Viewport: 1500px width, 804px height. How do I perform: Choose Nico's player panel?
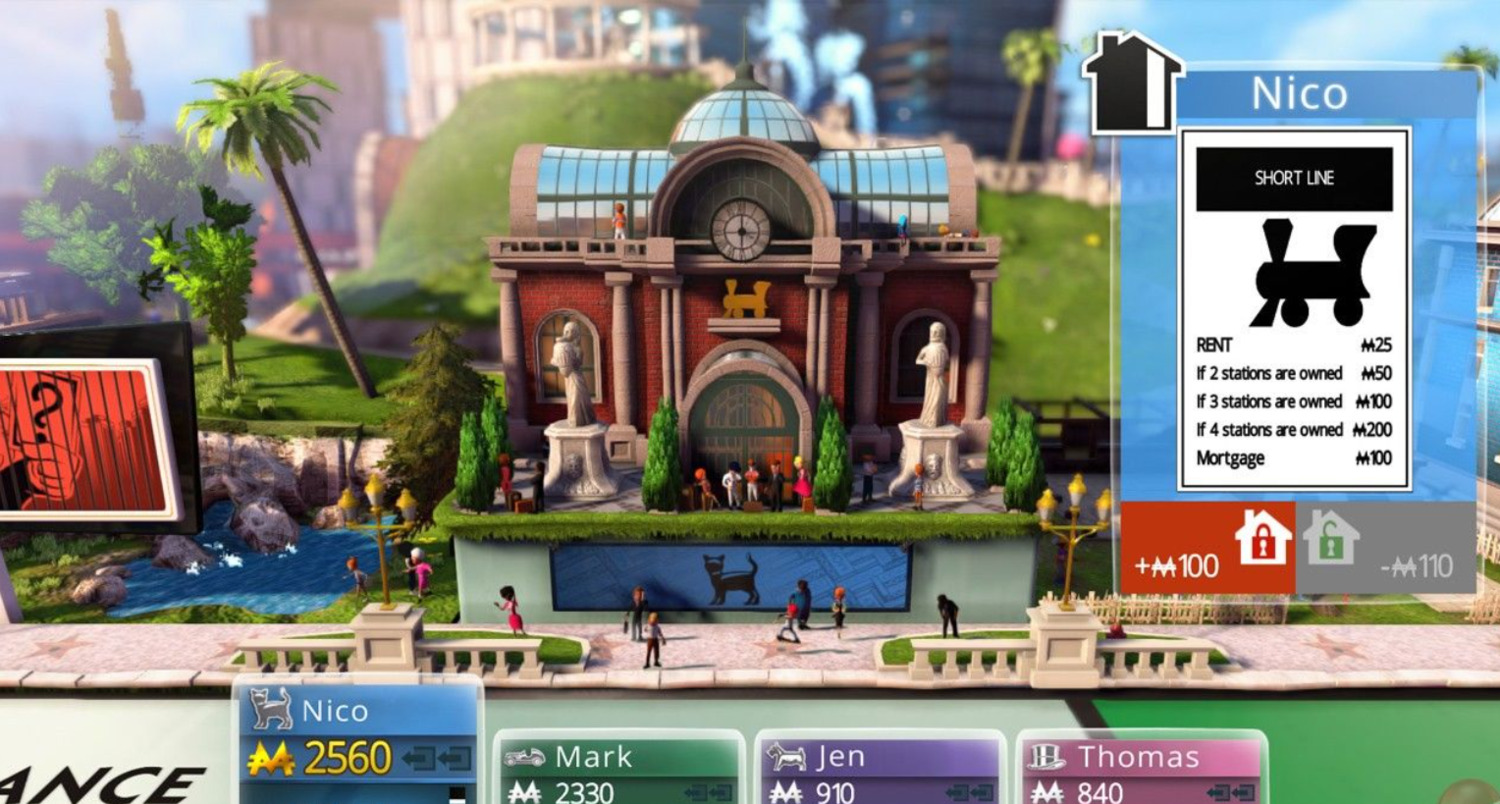pos(359,741)
